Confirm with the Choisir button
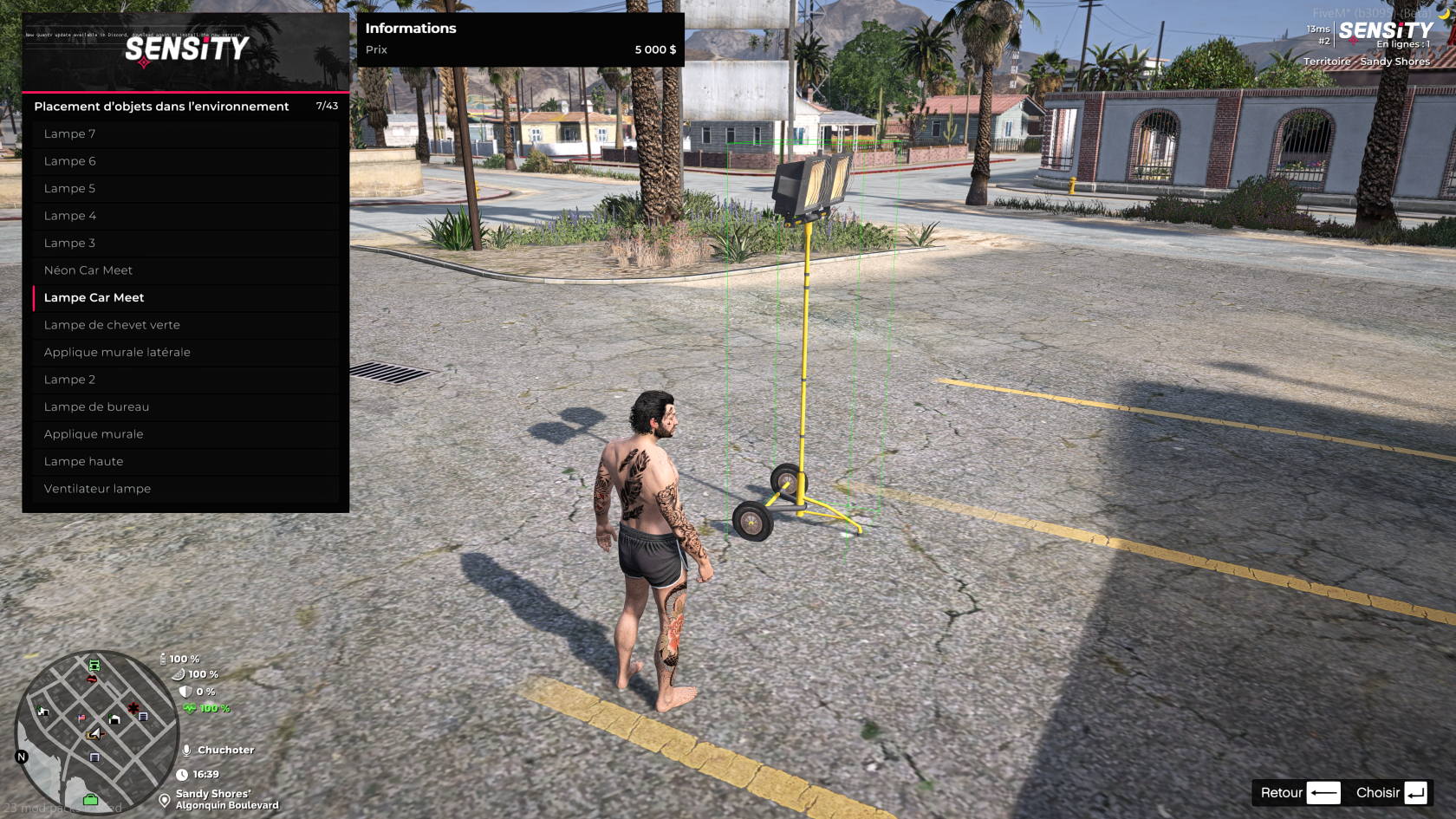Image resolution: width=1456 pixels, height=819 pixels. click(x=1391, y=792)
